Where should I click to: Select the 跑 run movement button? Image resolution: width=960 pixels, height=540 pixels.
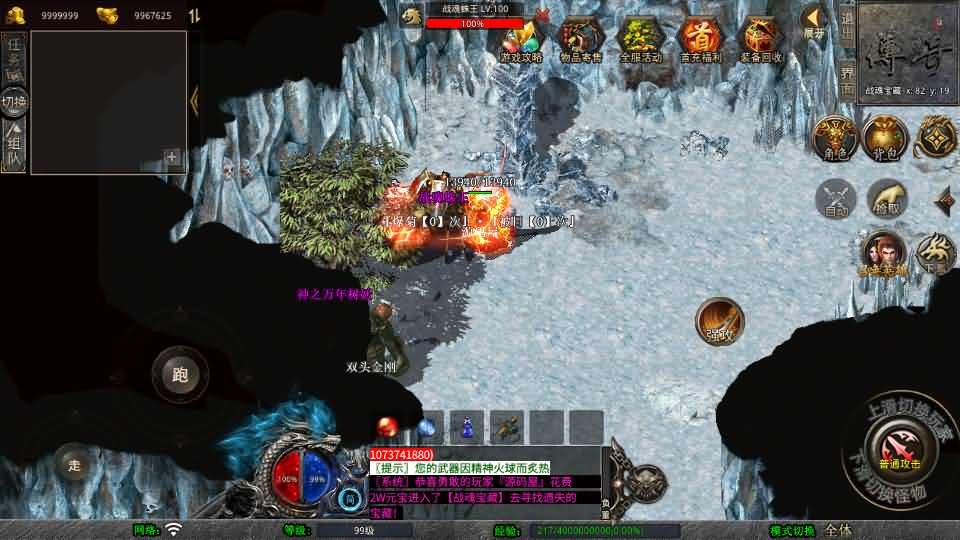(x=180, y=375)
